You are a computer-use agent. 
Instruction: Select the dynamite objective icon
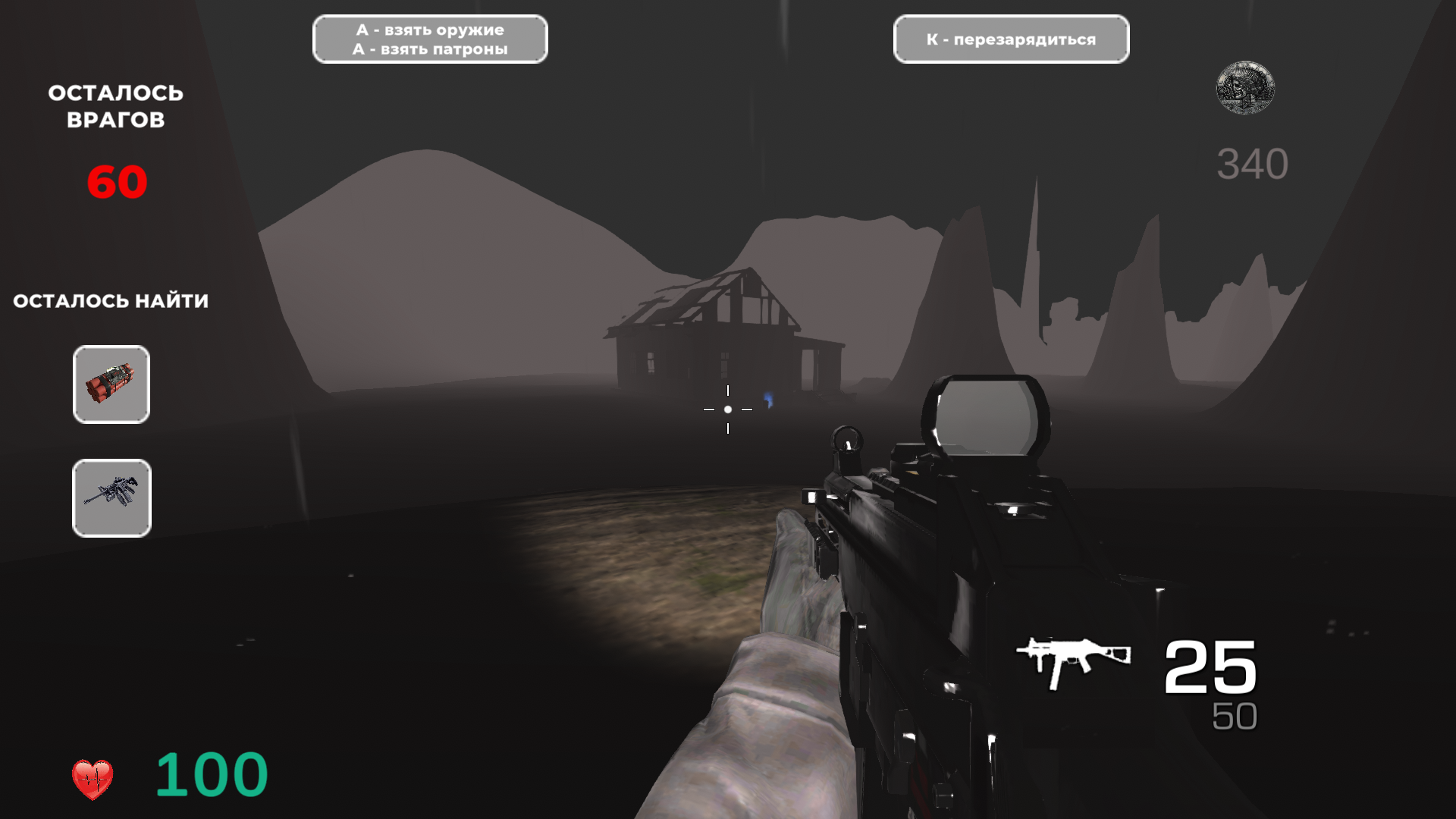[x=111, y=384]
